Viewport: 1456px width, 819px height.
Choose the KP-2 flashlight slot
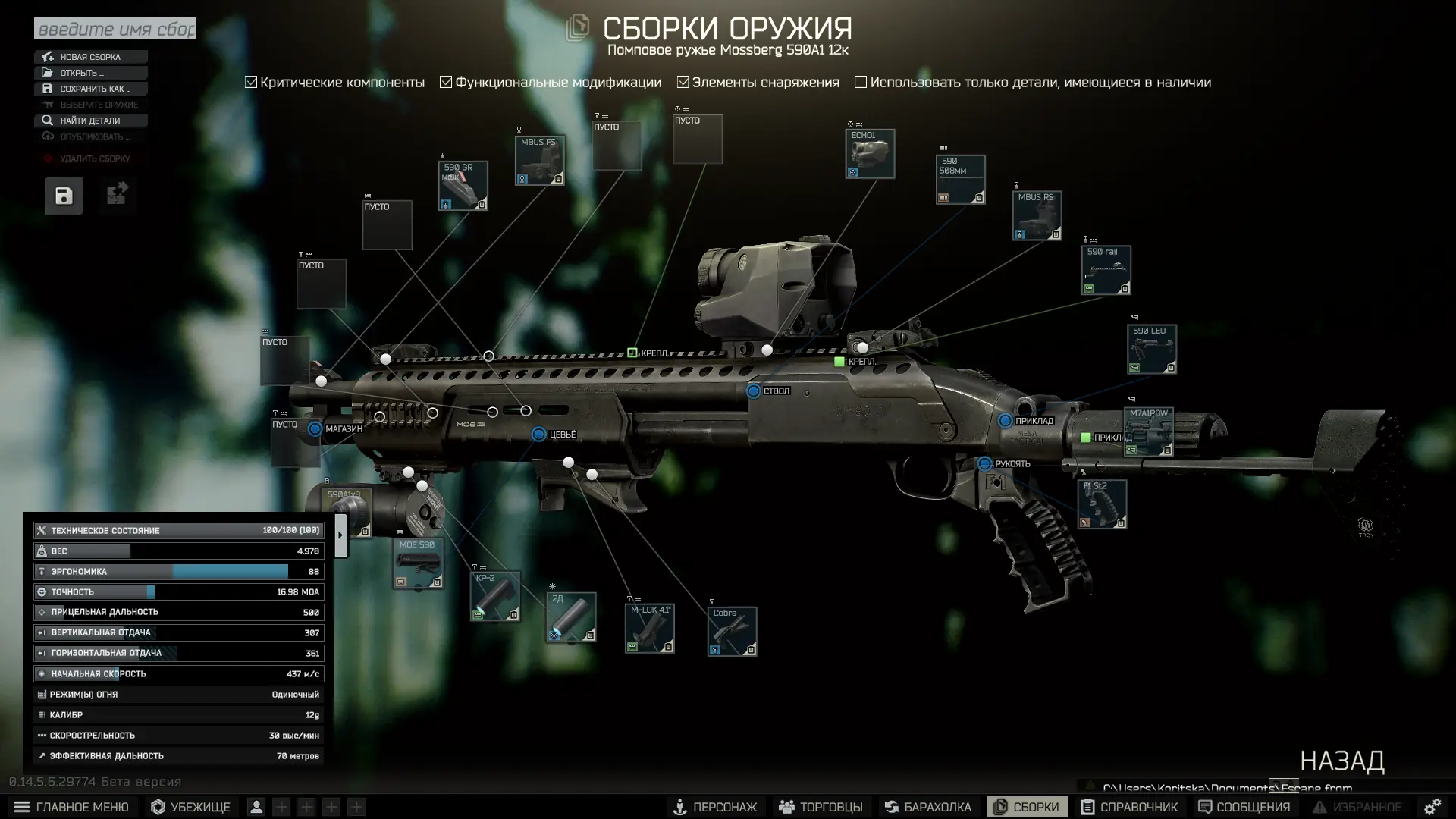[x=494, y=596]
